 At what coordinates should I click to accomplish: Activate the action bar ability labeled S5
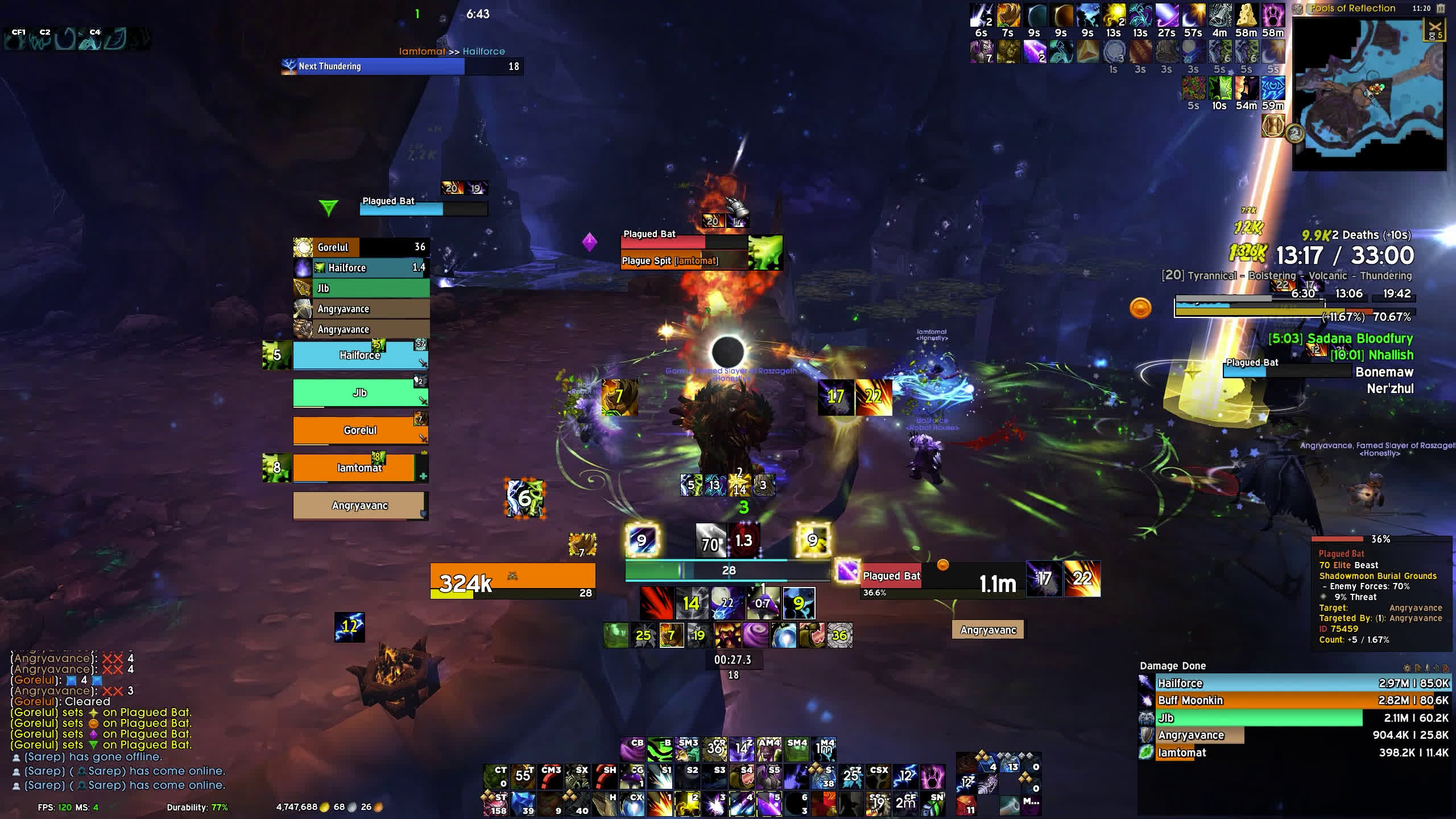[x=770, y=777]
